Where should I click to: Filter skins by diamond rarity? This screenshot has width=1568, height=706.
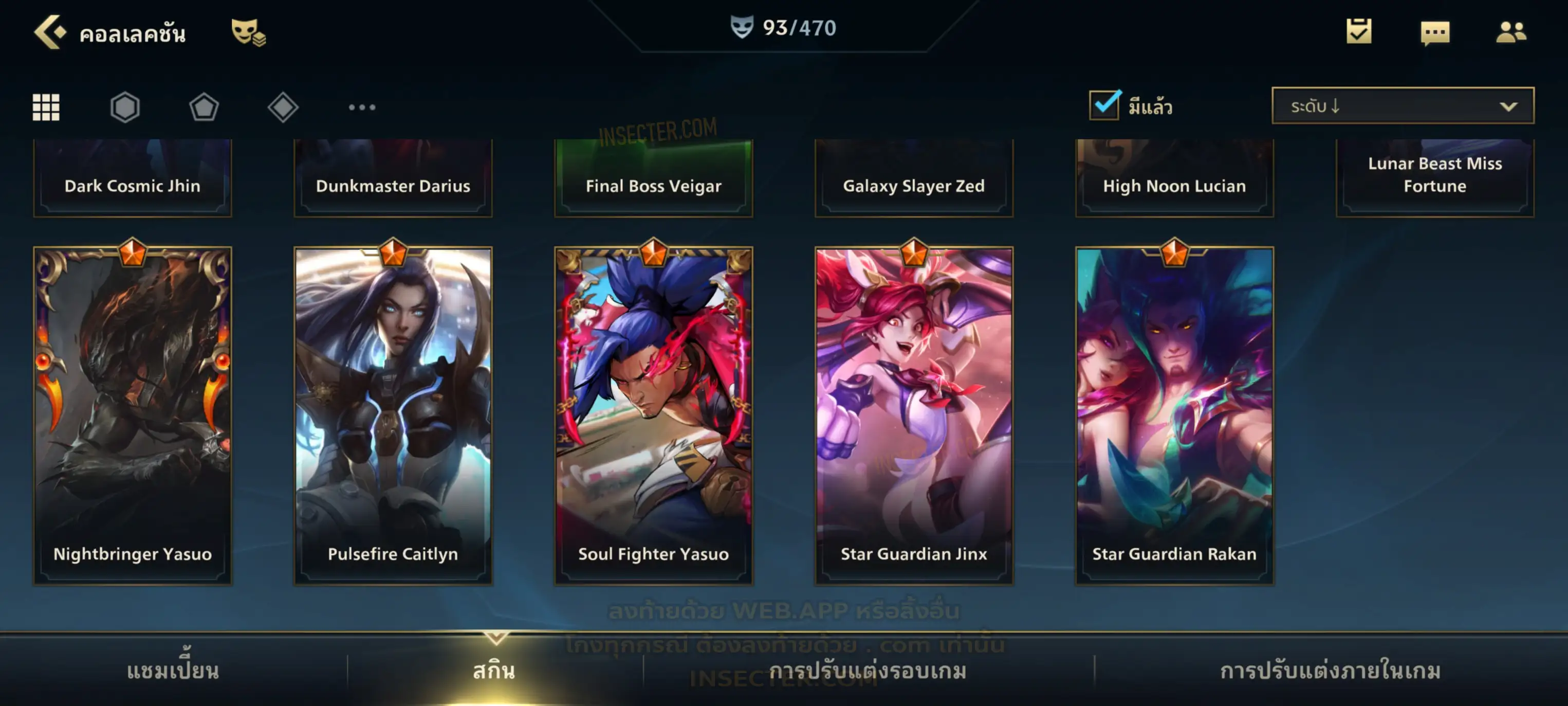coord(283,107)
